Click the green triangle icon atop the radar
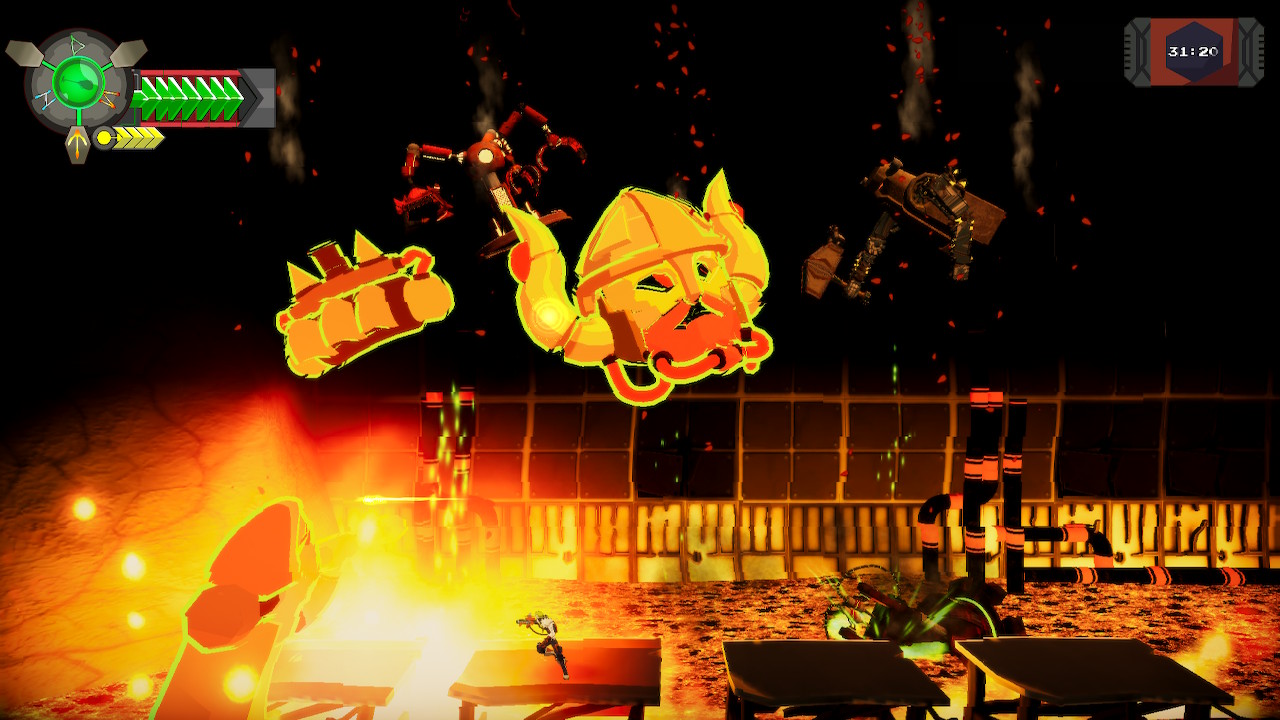1280x720 pixels. pyautogui.click(x=77, y=42)
